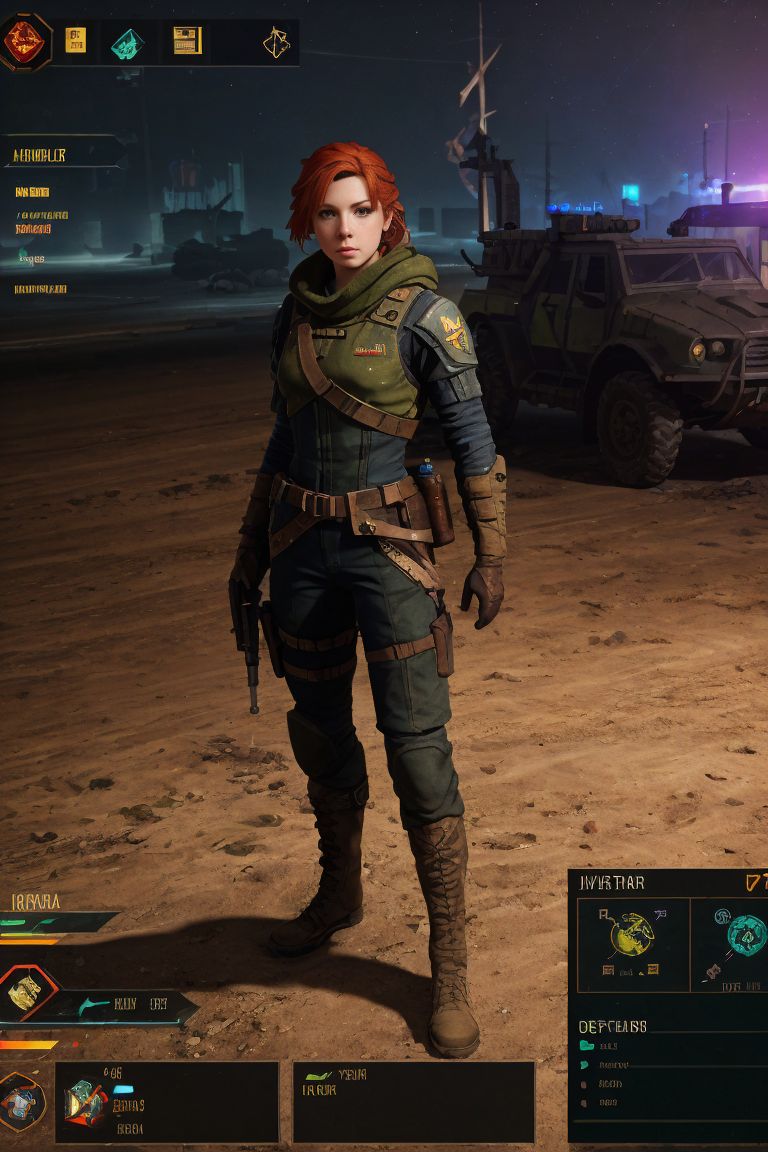Image resolution: width=768 pixels, height=1152 pixels.
Task: Select the small yellow square icon in top bar
Action: click(75, 40)
